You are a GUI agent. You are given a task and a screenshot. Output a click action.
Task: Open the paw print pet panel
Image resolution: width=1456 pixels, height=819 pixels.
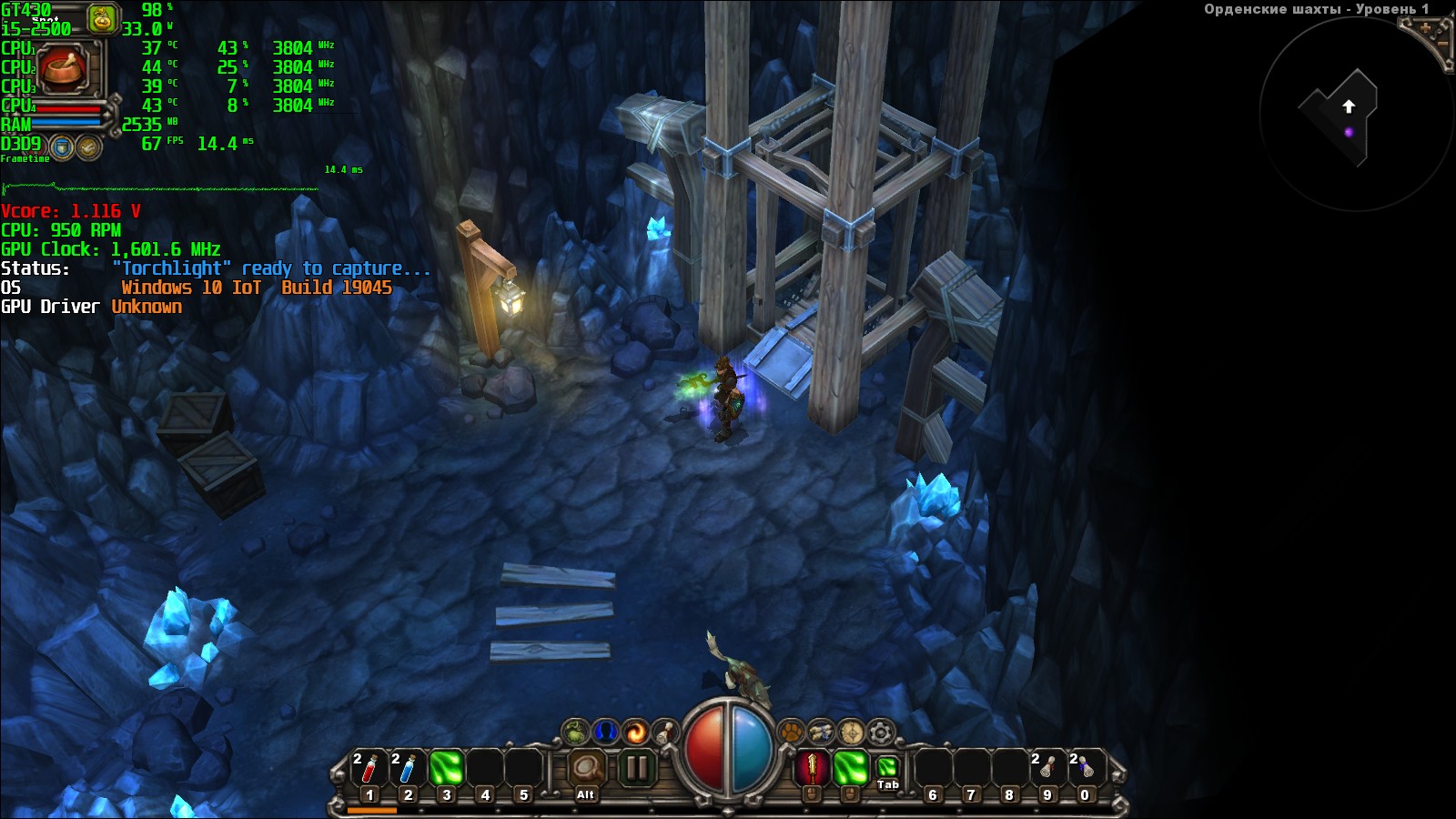click(792, 732)
